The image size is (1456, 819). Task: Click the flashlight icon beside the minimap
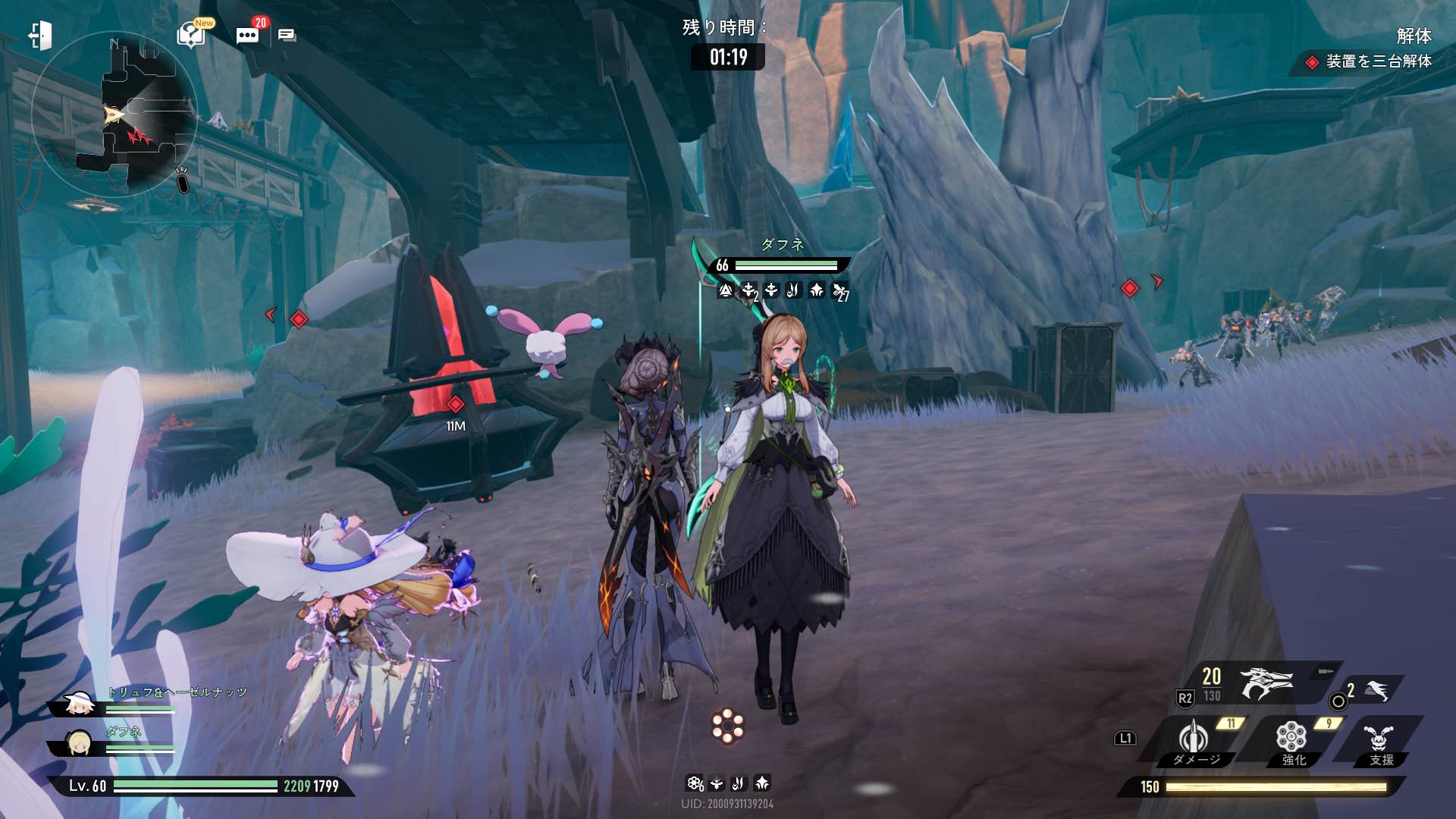point(182,180)
